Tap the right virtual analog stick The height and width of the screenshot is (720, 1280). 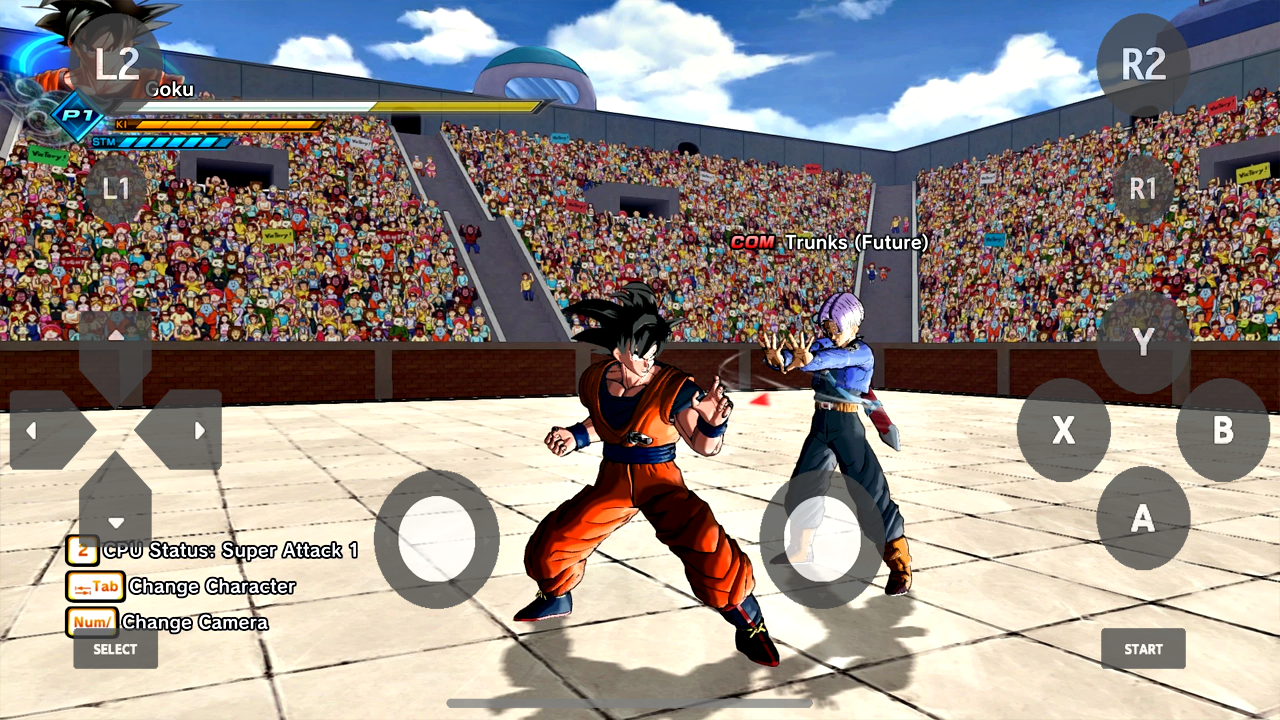tap(820, 540)
